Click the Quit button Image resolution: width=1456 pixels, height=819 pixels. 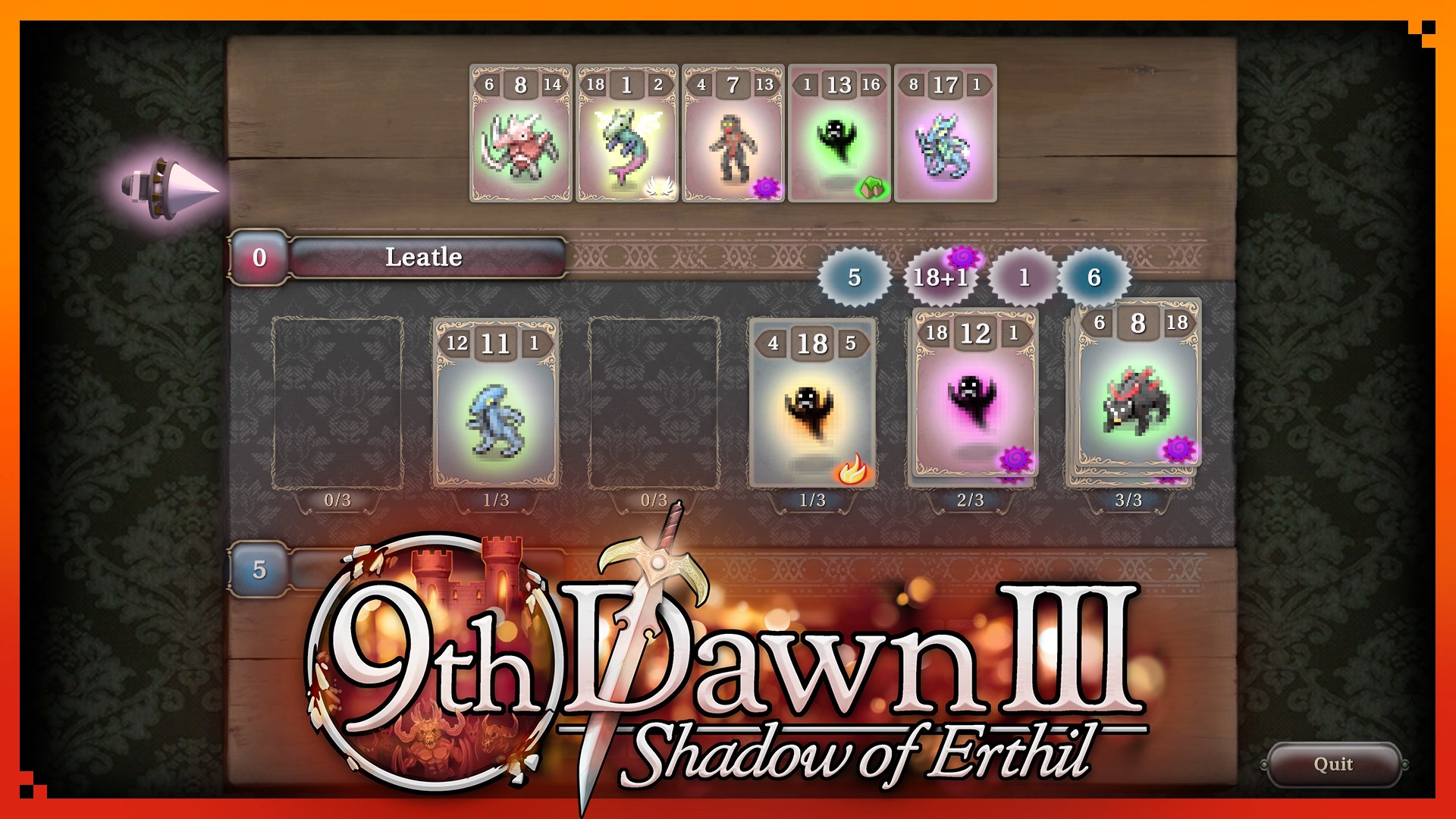[1335, 764]
